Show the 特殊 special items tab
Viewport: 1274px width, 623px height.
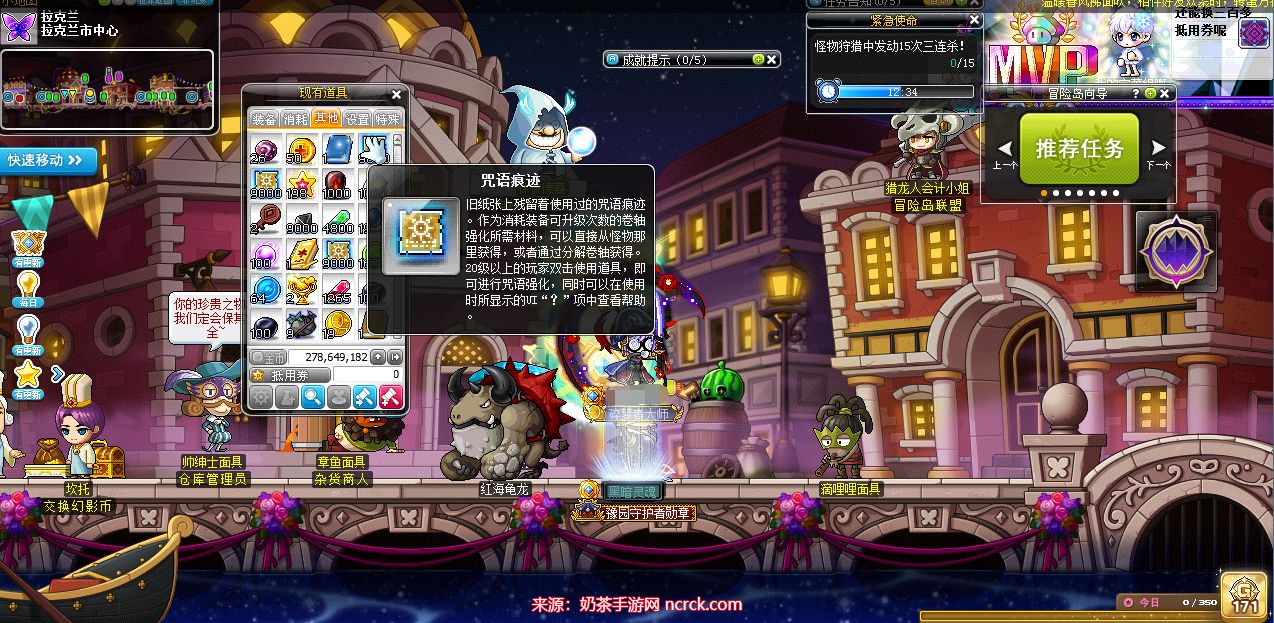(388, 118)
